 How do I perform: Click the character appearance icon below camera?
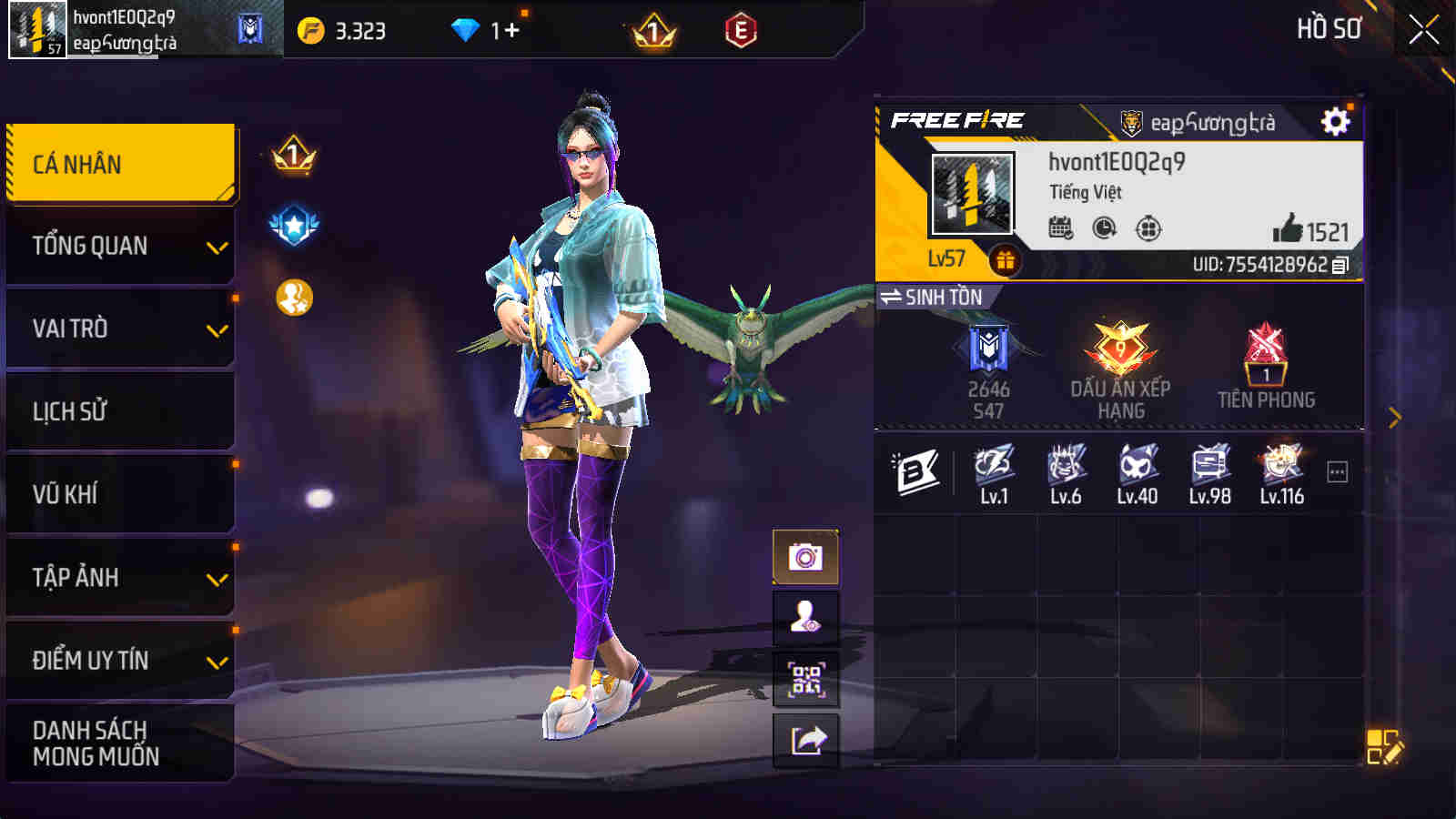click(x=808, y=618)
